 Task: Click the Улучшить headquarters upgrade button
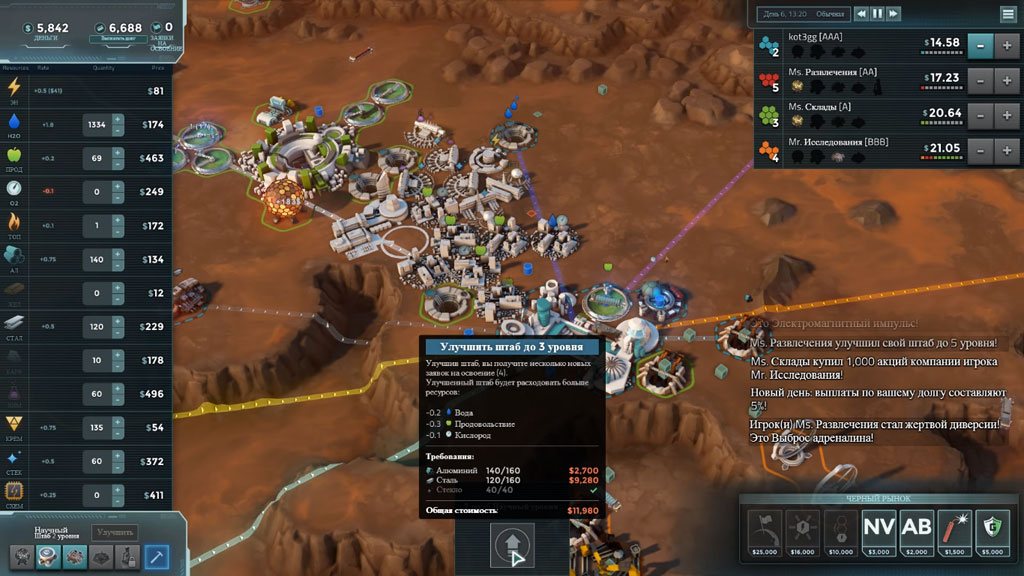click(114, 533)
